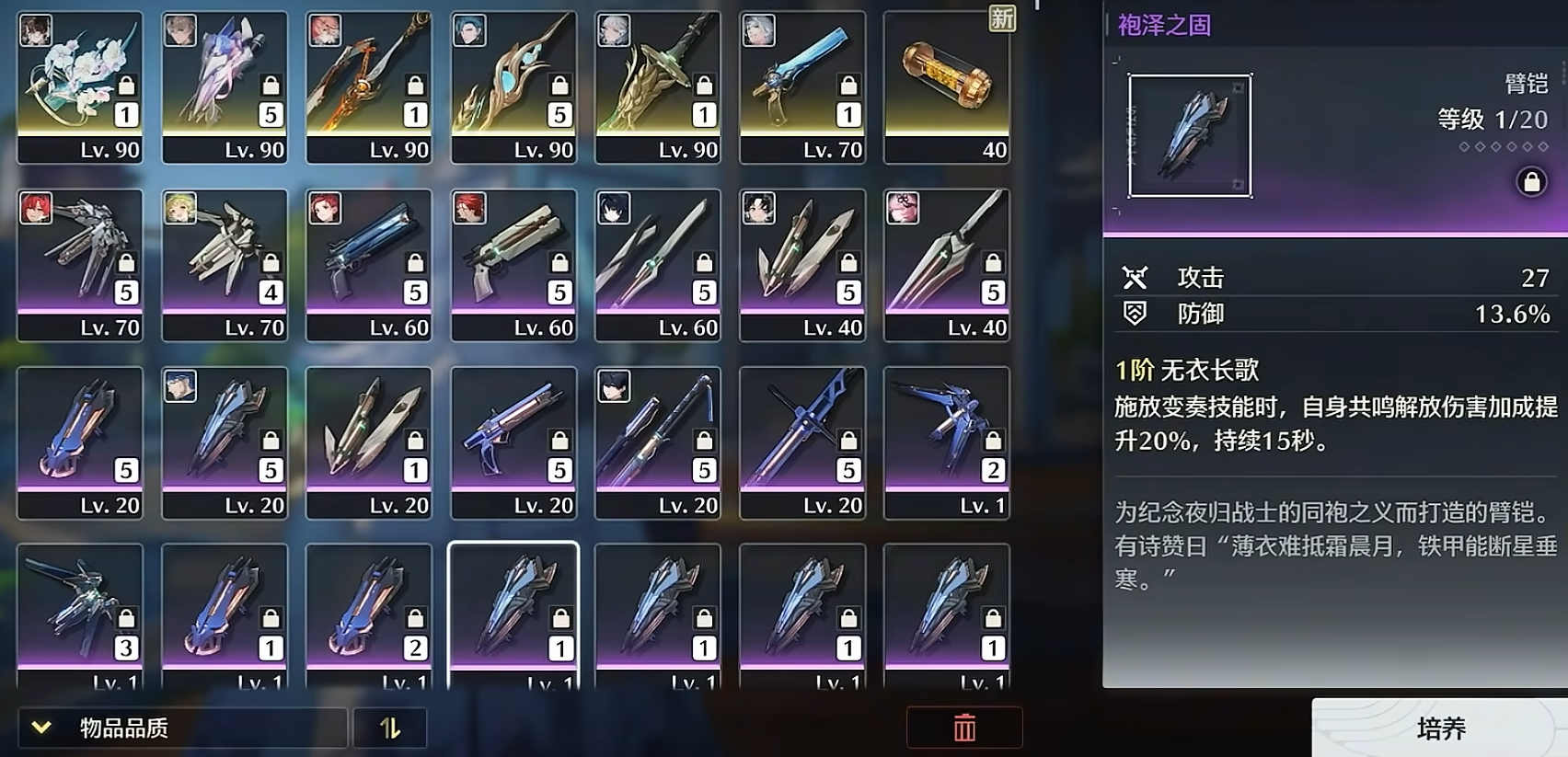This screenshot has height=757, width=1568.
Task: Toggle the lock on 袍泽之固 detail panel
Action: pyautogui.click(x=1531, y=181)
